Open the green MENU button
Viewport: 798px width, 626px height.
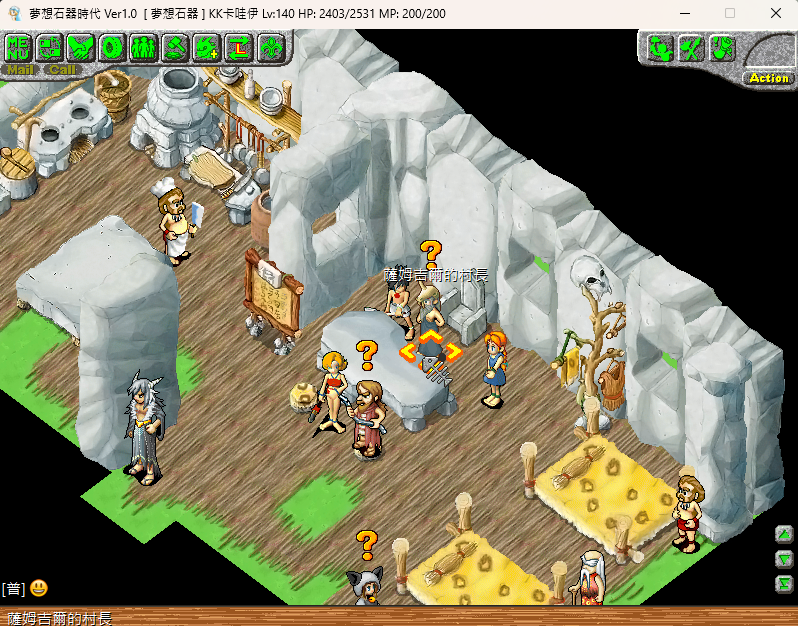[19, 47]
